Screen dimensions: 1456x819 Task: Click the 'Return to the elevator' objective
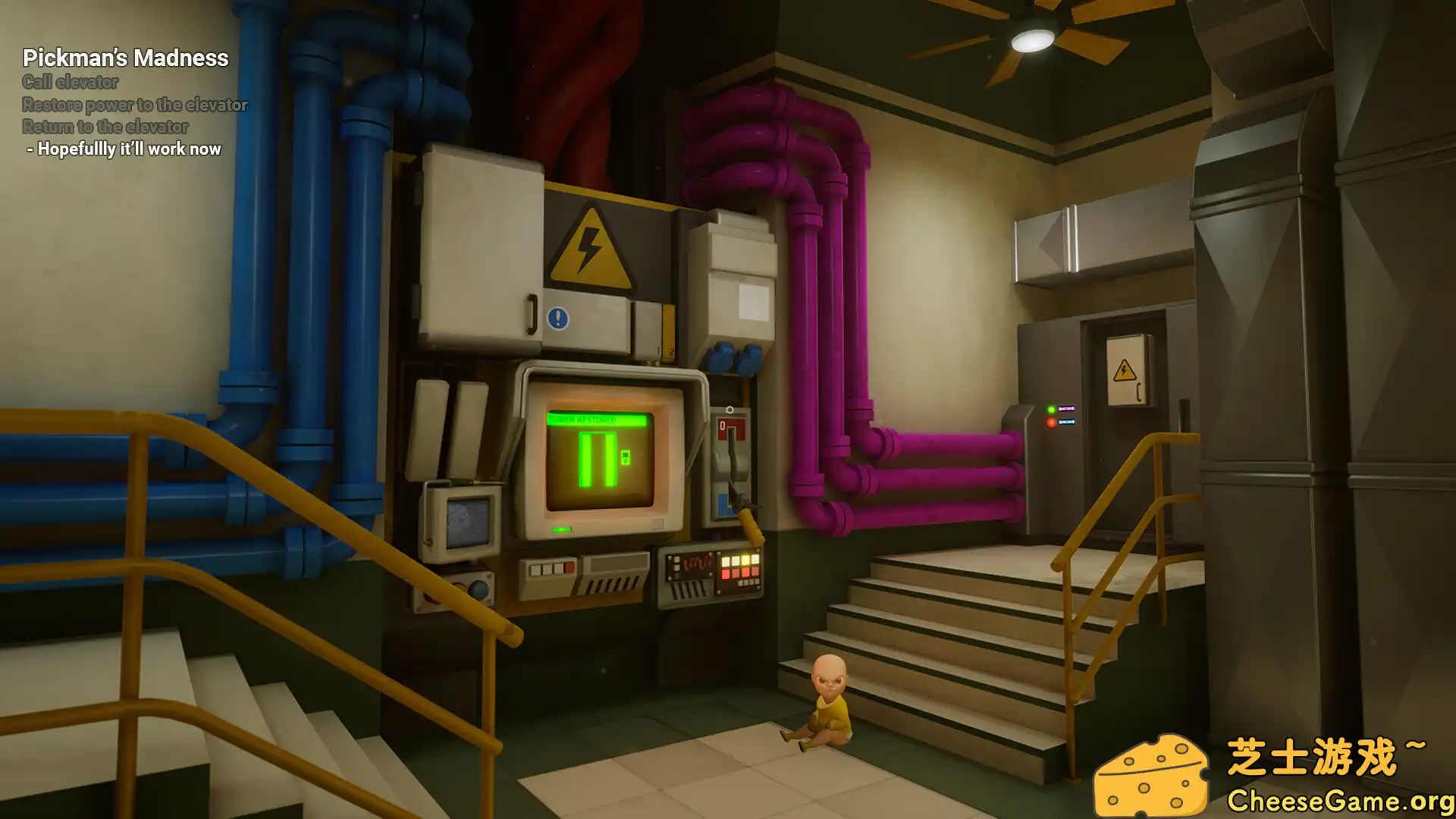(x=105, y=127)
